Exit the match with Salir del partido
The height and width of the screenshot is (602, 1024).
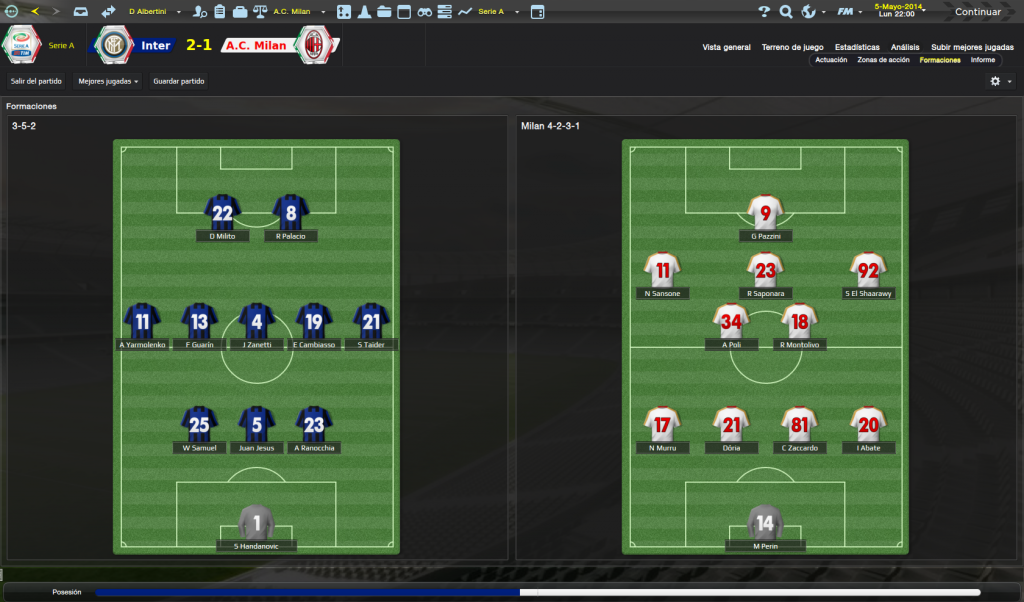36,81
